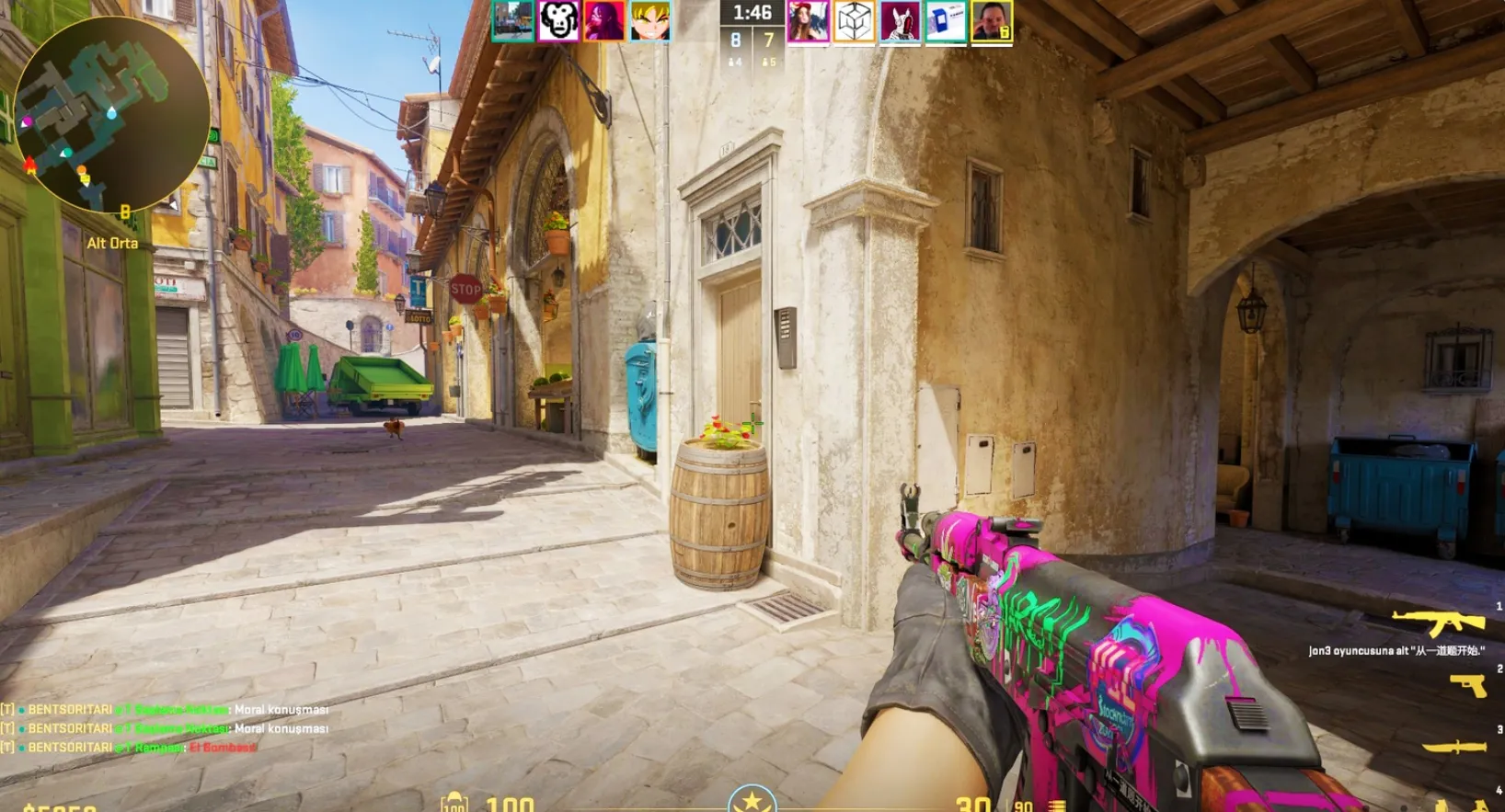Select the blonde anime character avatar
The width and height of the screenshot is (1505, 812).
click(x=650, y=20)
